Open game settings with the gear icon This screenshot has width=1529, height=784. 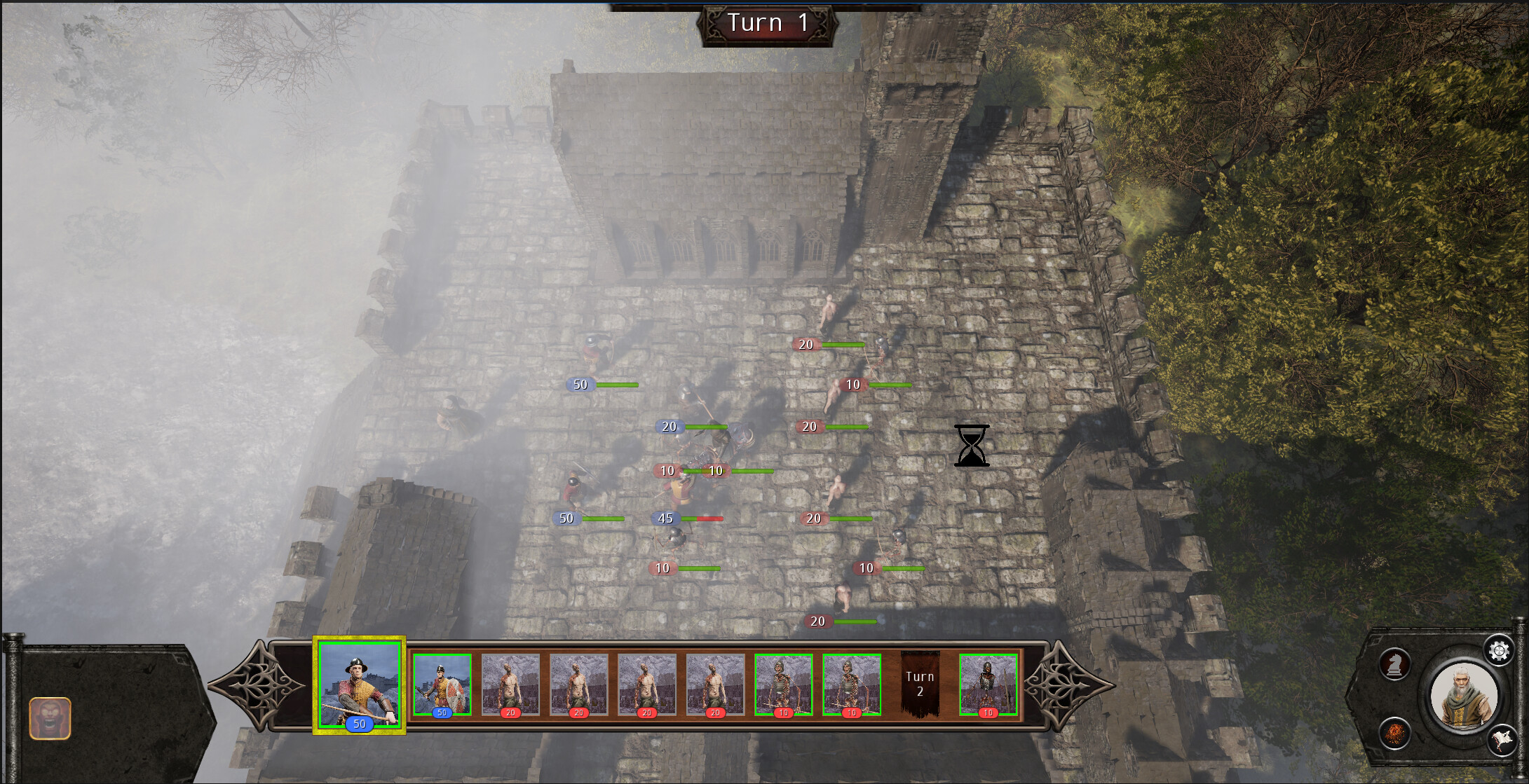click(1499, 651)
